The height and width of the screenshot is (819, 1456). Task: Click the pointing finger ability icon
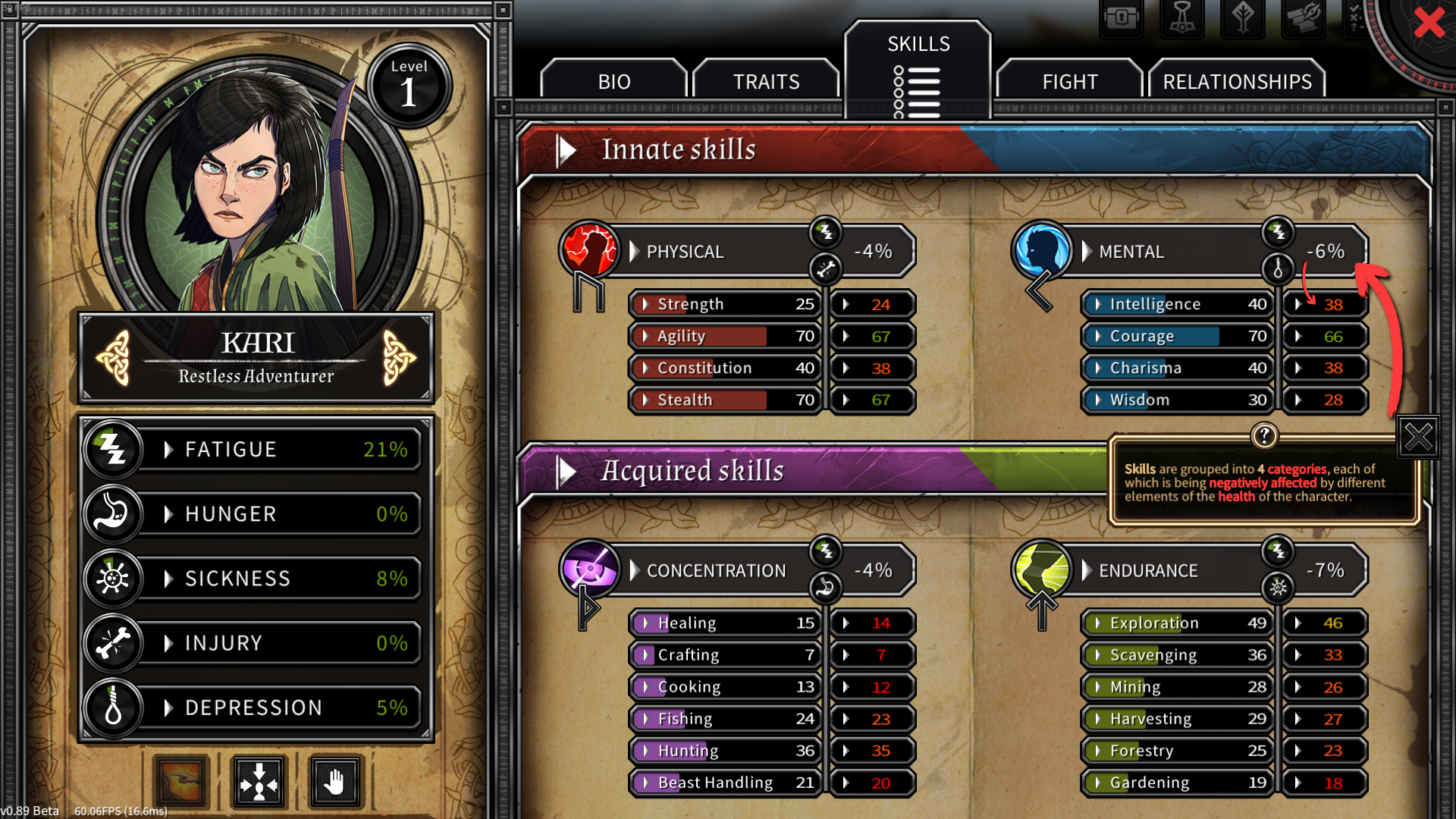click(180, 781)
